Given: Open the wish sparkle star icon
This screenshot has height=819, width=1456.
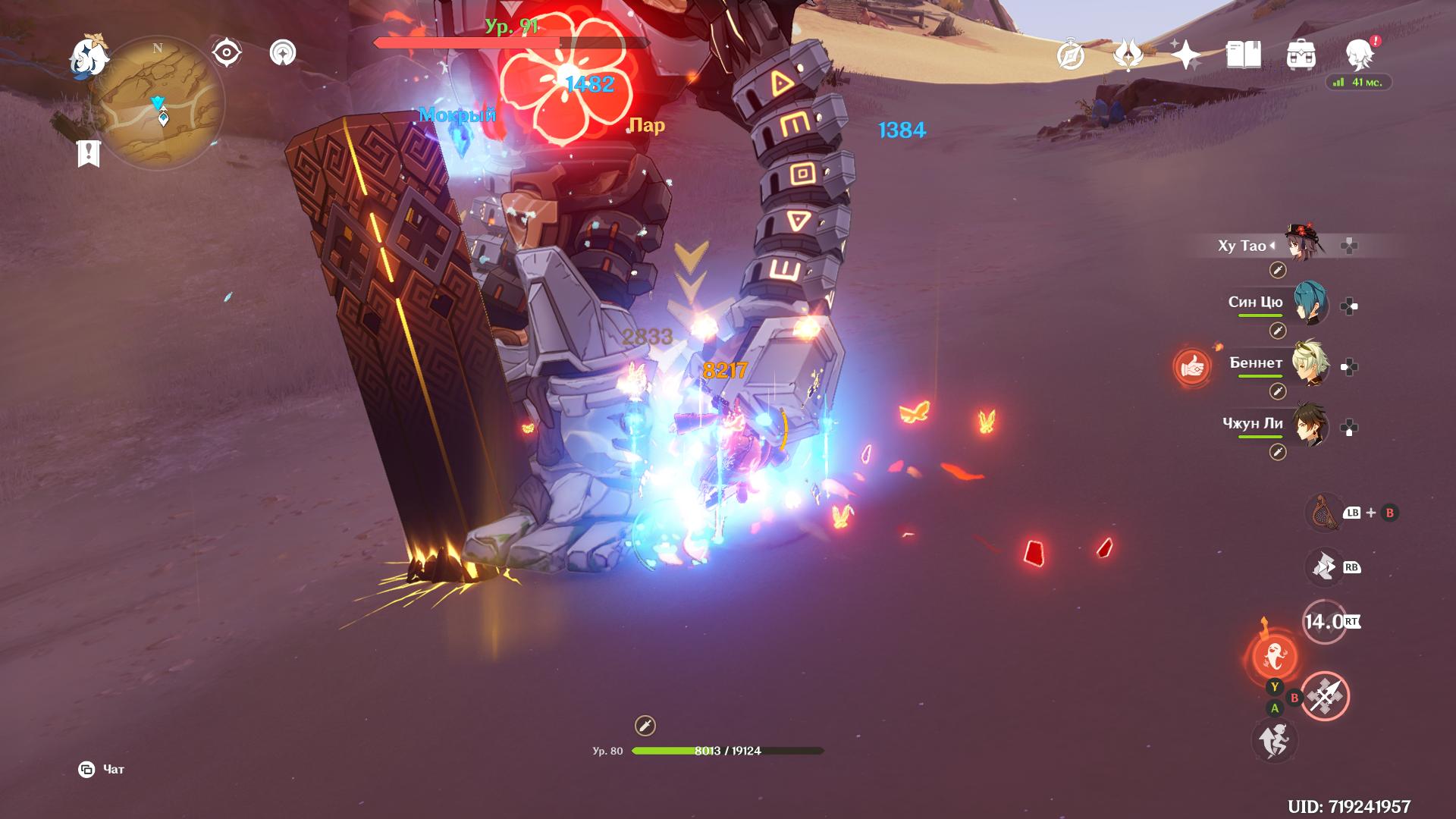Looking at the screenshot, I should click(1185, 55).
